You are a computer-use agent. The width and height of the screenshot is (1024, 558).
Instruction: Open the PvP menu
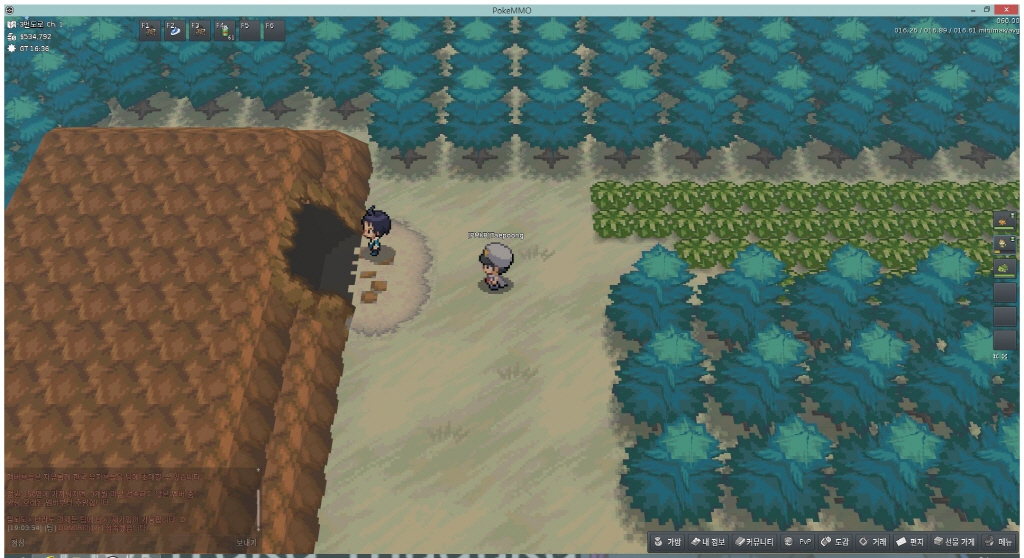click(x=797, y=542)
